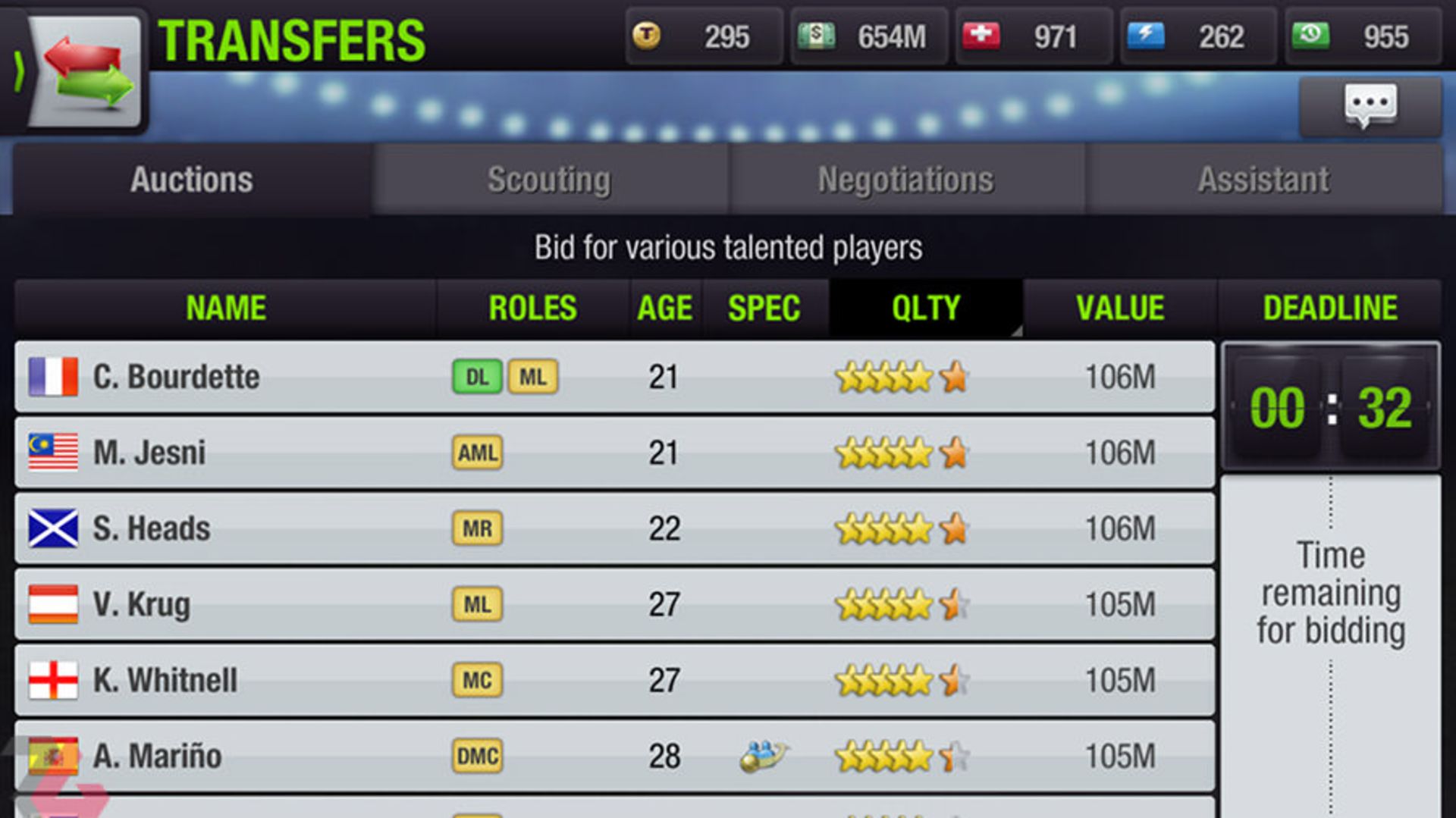Select player C. Bourdette's row
1456x818 pixels.
614,377
